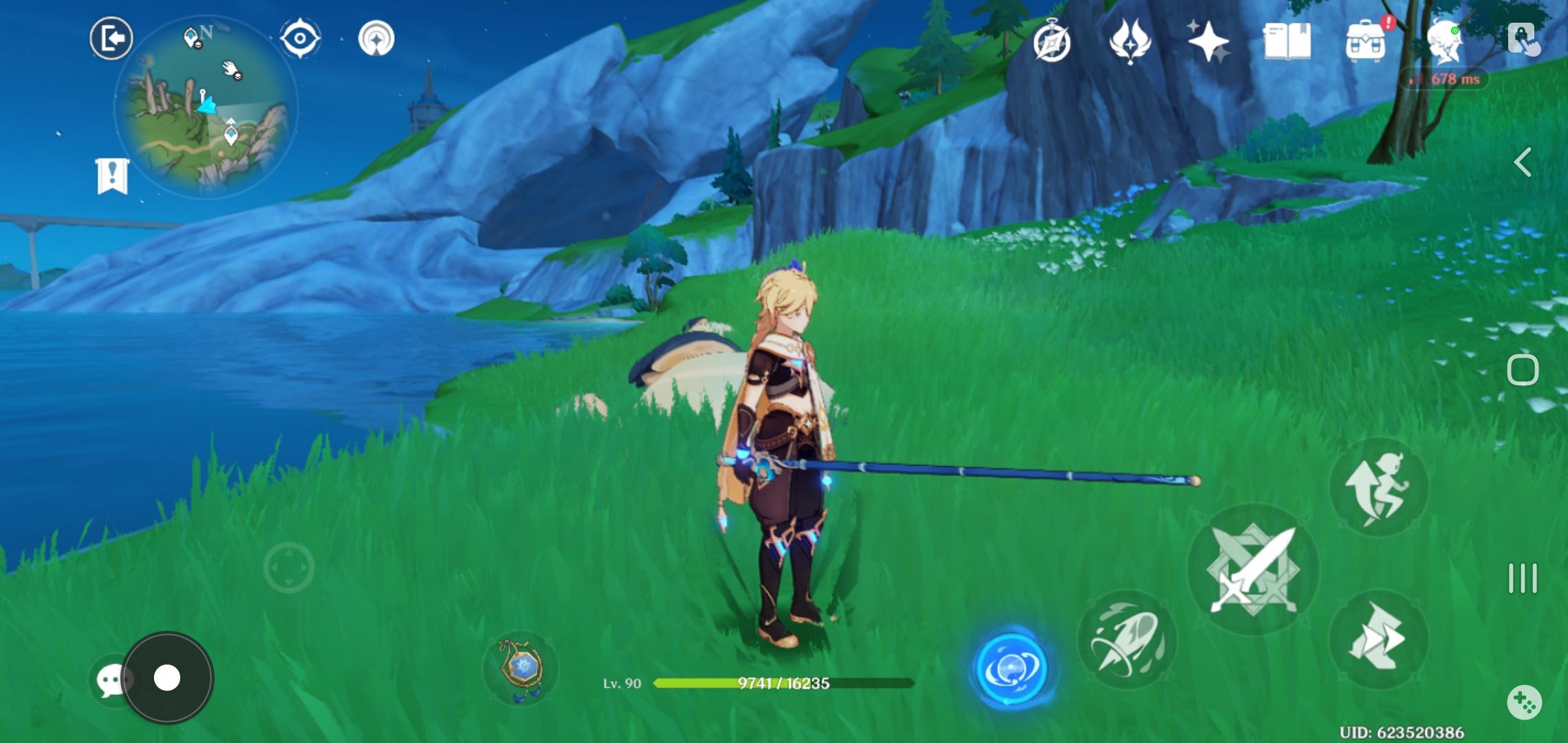The image size is (1568, 743).
Task: Open the Paimon menu exit icon
Action: [x=110, y=38]
